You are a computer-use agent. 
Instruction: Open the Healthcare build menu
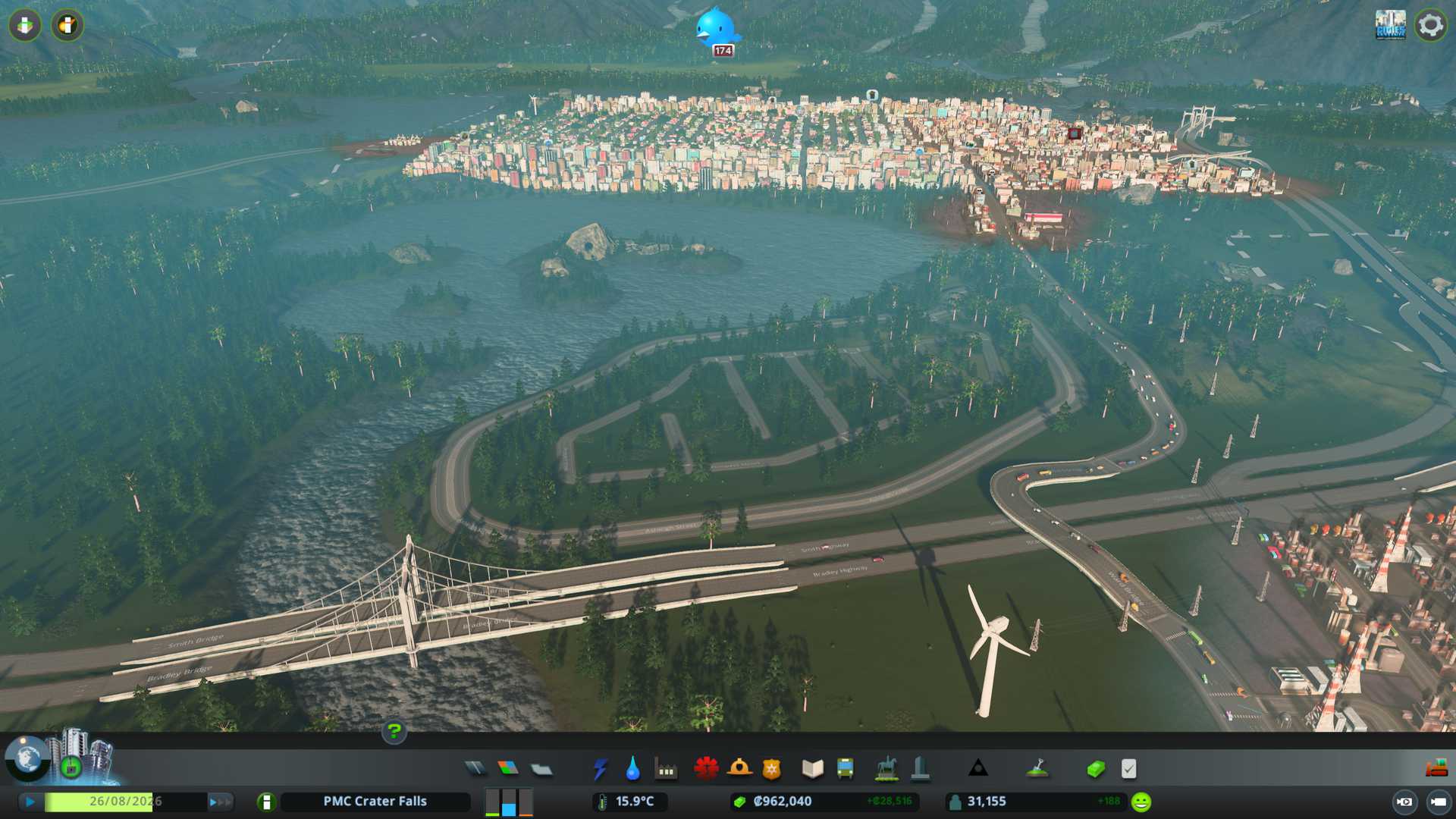706,769
